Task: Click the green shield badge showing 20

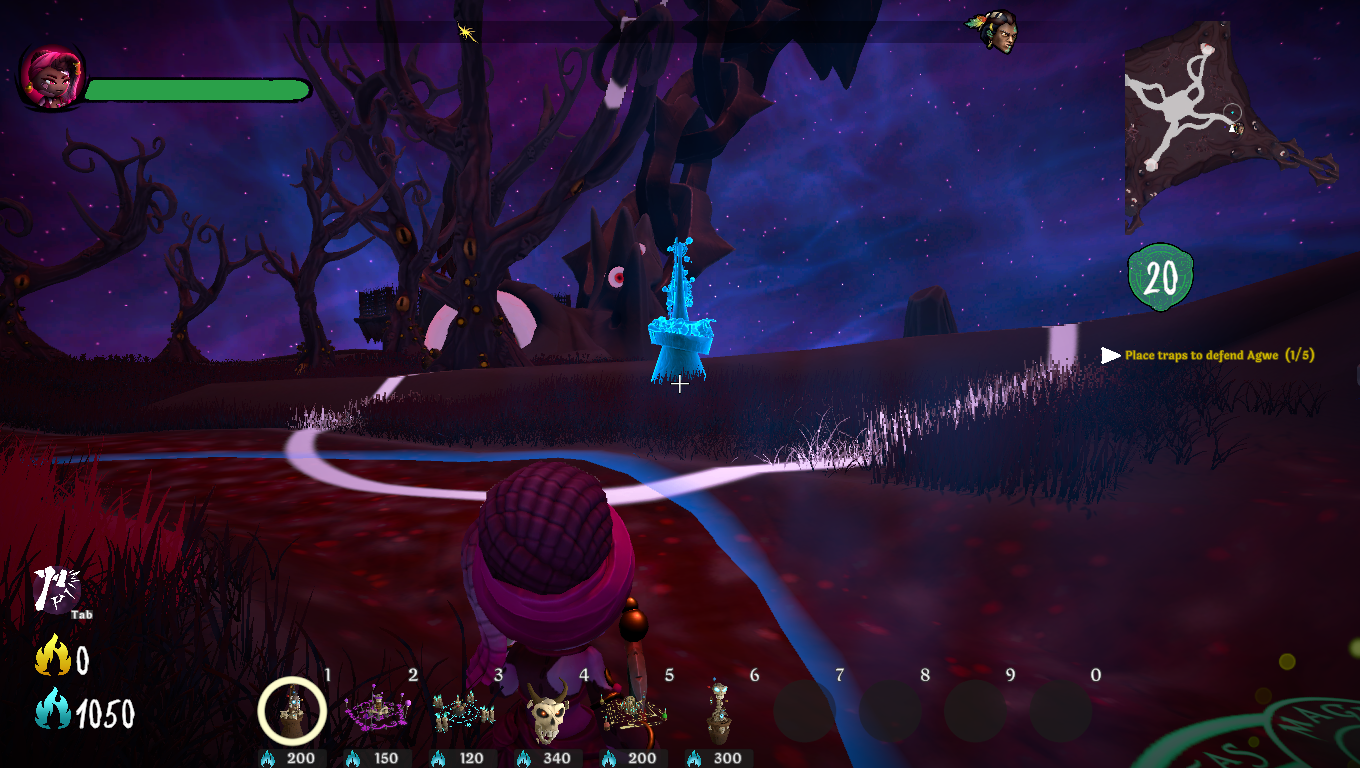Action: 1160,277
